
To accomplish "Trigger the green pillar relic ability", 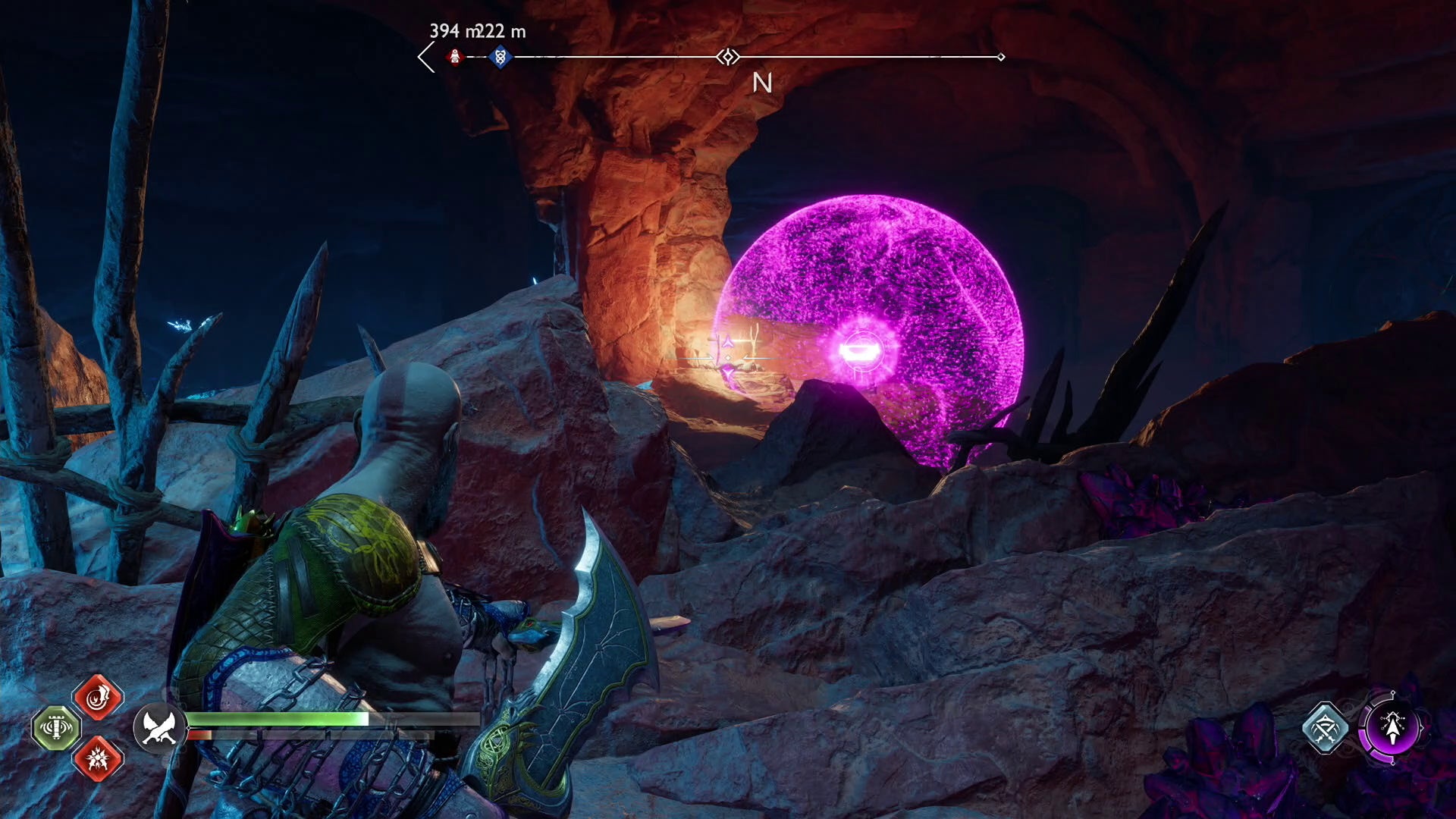I will coord(56,728).
